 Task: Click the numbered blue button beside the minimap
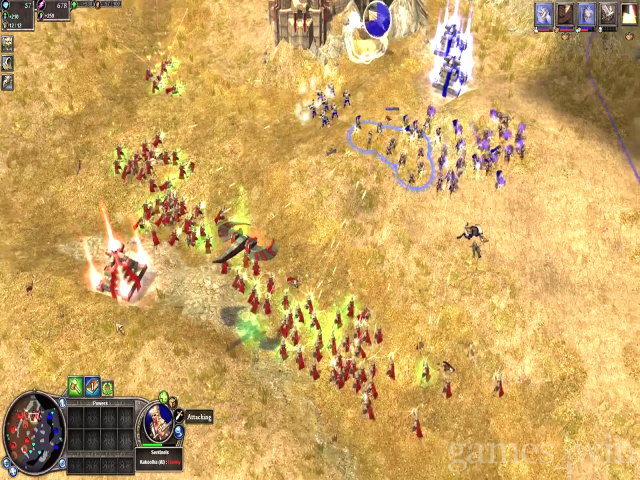pyautogui.click(x=63, y=402)
